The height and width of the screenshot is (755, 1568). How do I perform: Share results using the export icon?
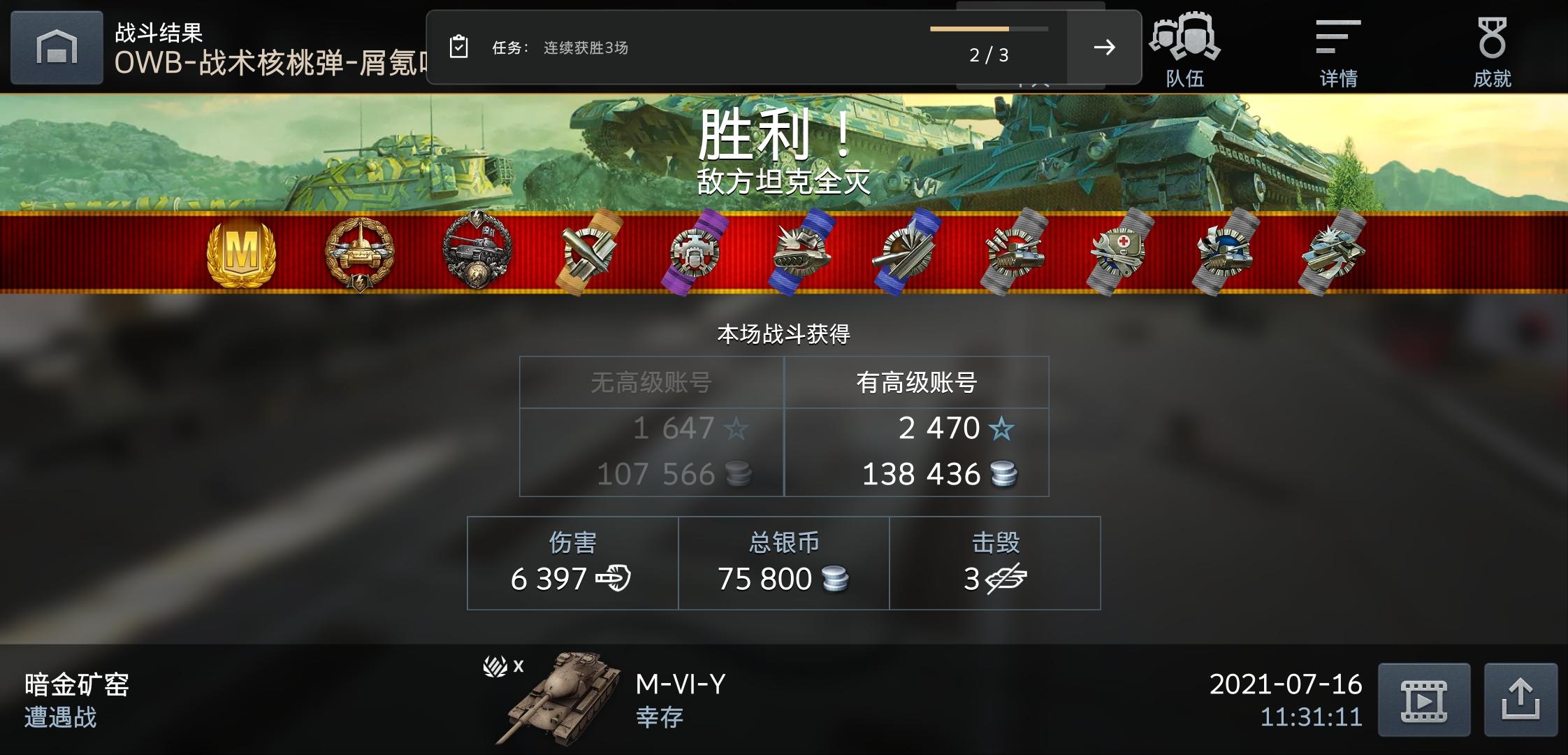point(1521,698)
